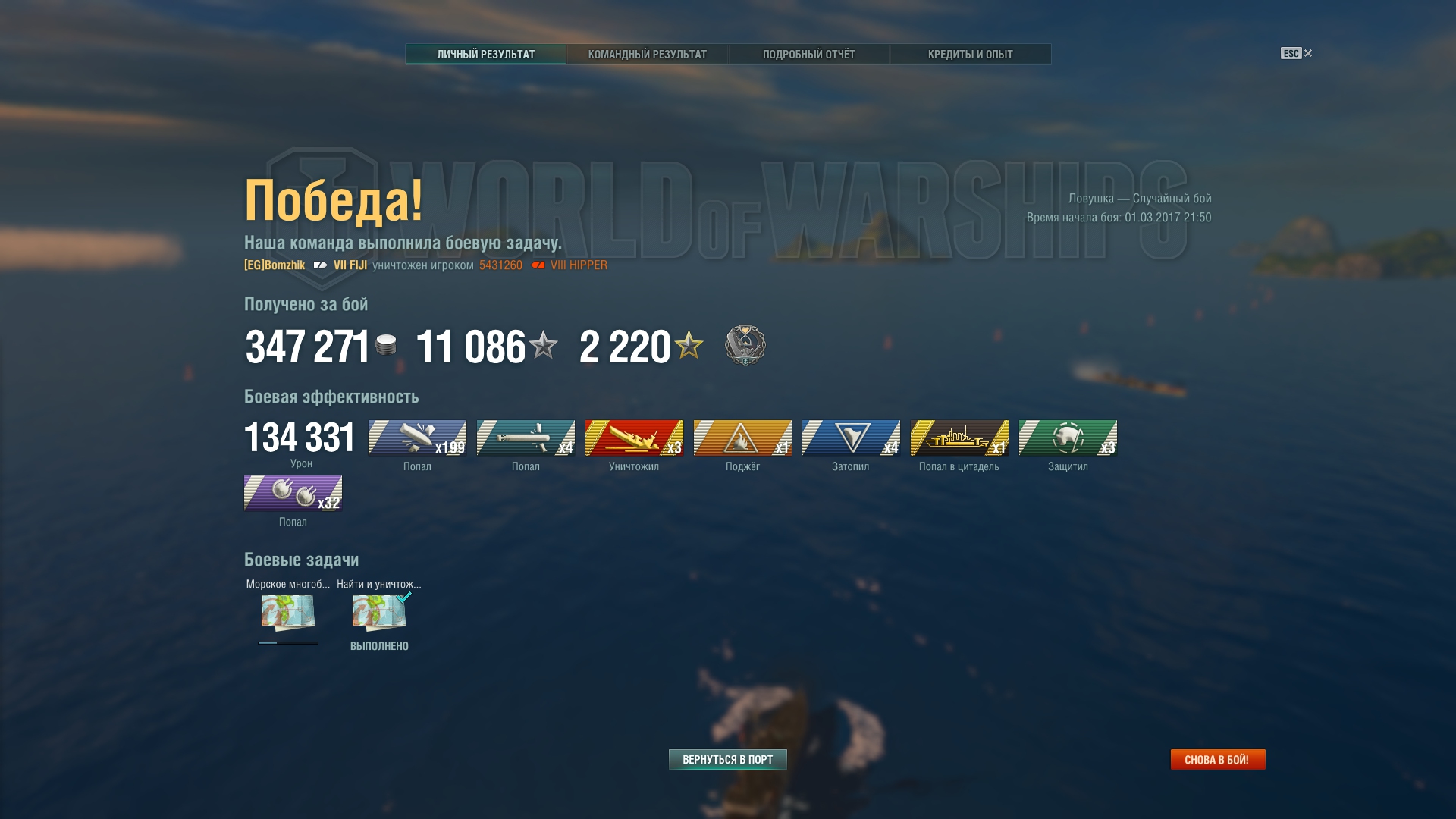
Task: Select the torpedo hits ribbon
Action: [526, 438]
